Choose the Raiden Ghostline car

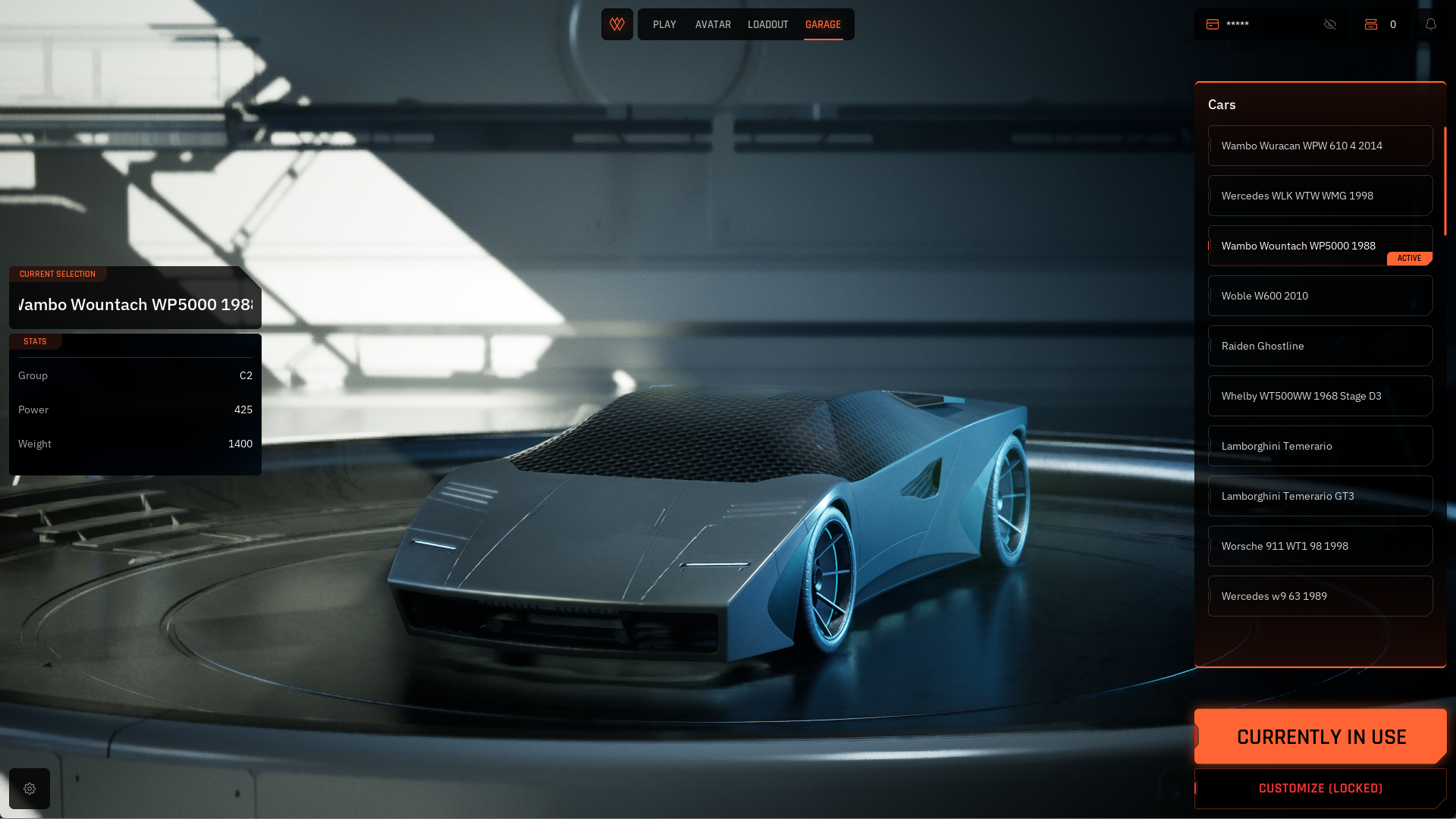1319,346
